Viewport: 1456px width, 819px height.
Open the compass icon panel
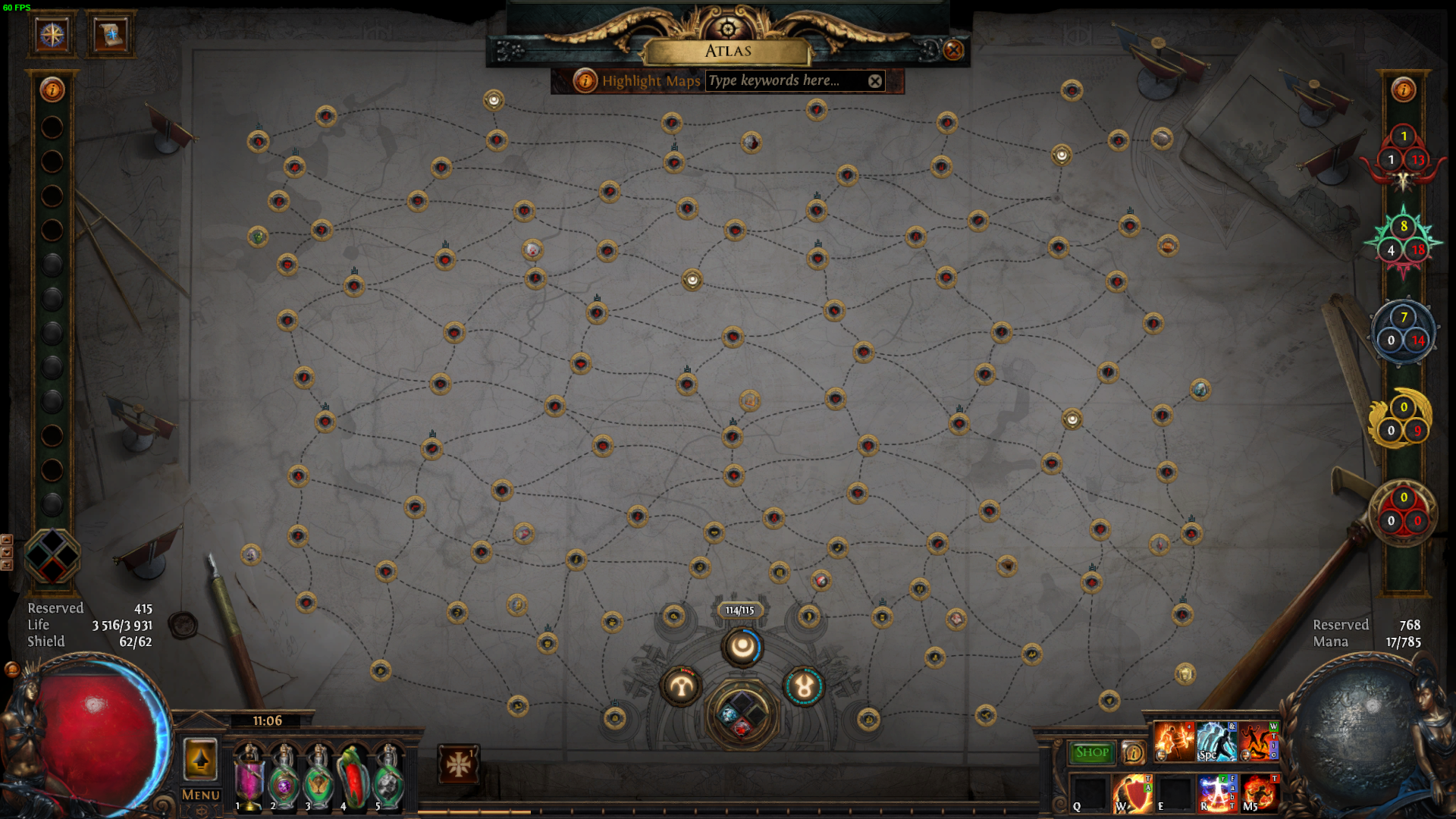pyautogui.click(x=52, y=34)
